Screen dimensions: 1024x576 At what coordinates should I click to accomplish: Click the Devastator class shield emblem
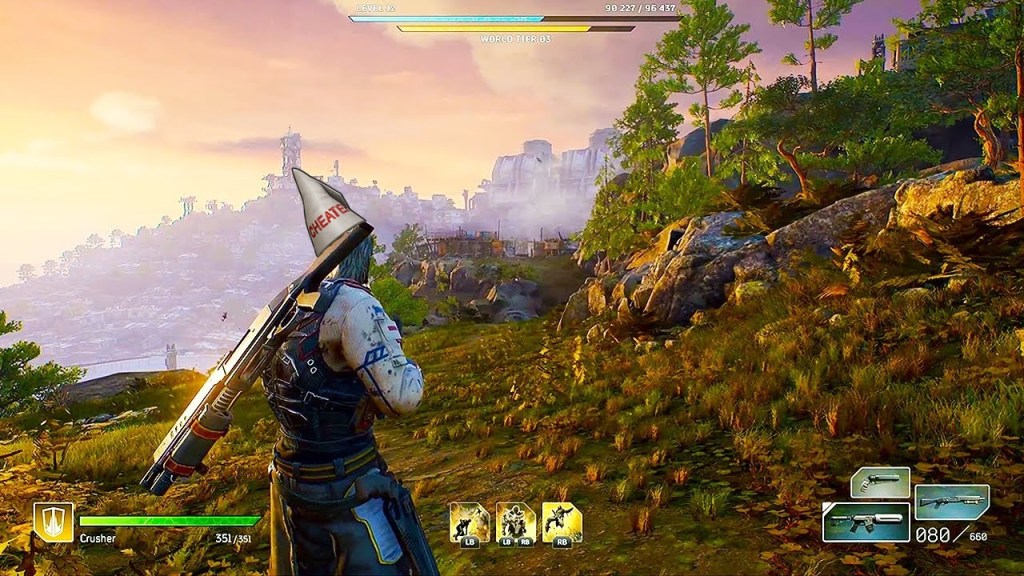tap(53, 521)
